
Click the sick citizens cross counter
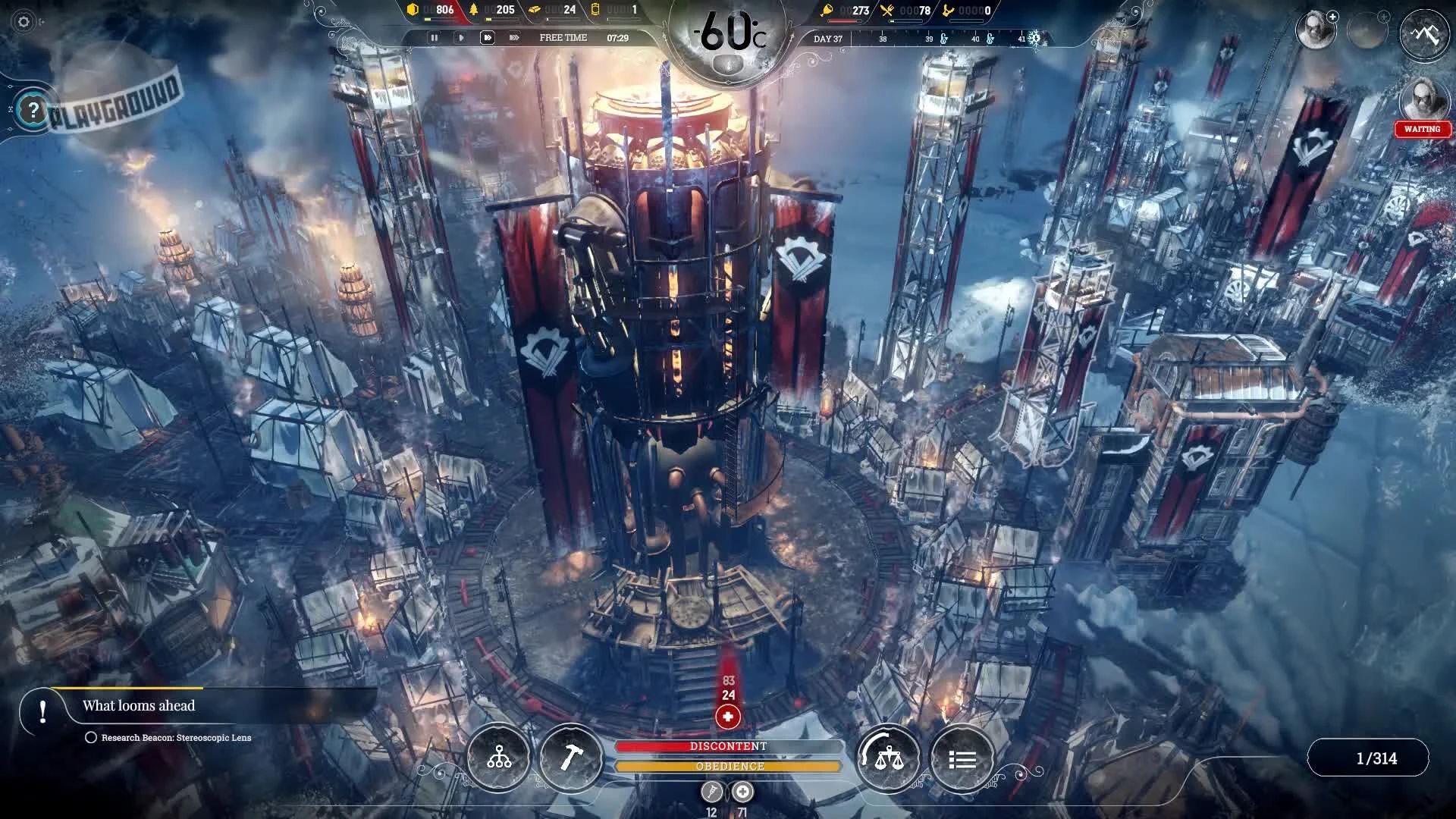click(742, 792)
